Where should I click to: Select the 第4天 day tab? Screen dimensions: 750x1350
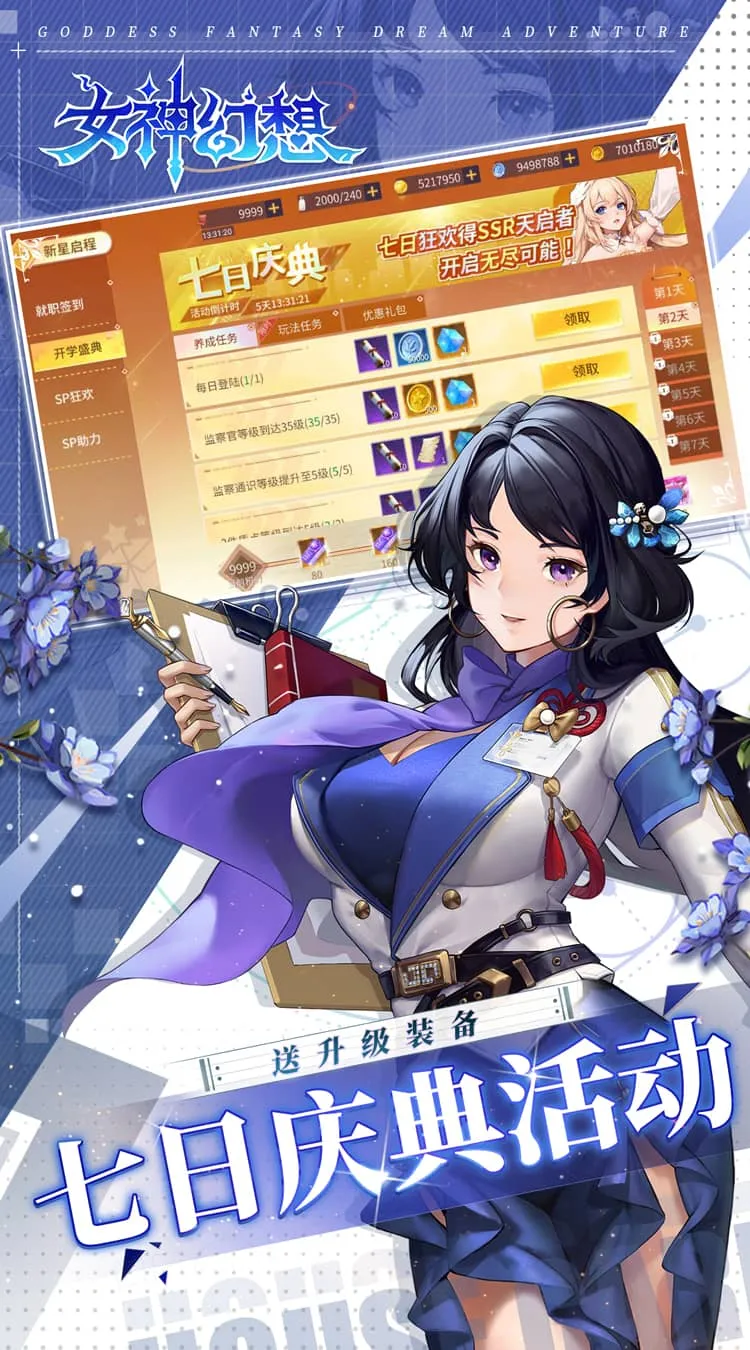click(682, 367)
